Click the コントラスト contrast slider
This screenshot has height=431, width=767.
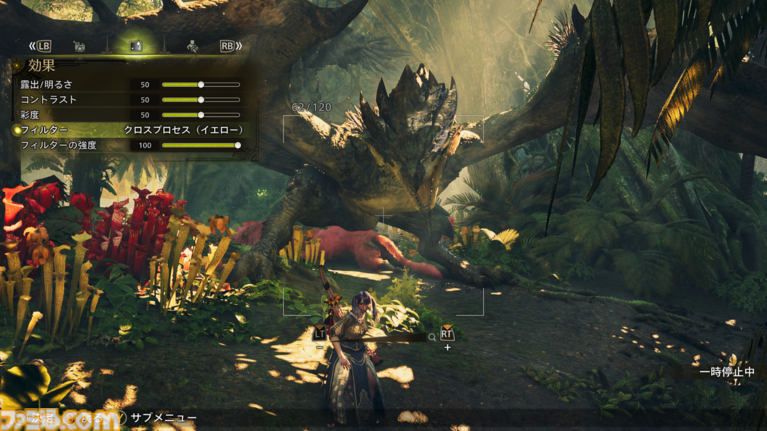[x=201, y=100]
